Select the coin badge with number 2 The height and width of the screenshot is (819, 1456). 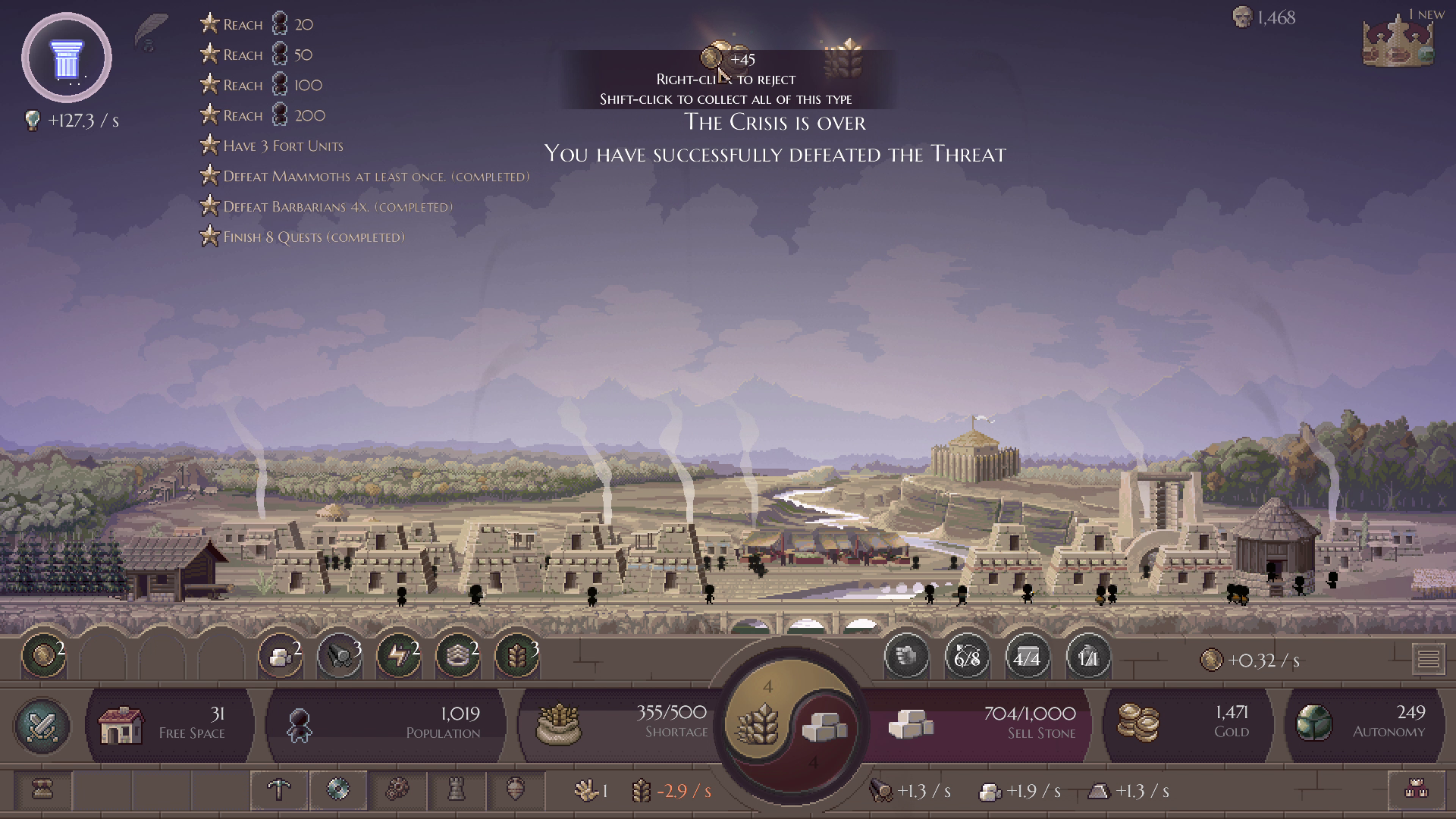43,656
